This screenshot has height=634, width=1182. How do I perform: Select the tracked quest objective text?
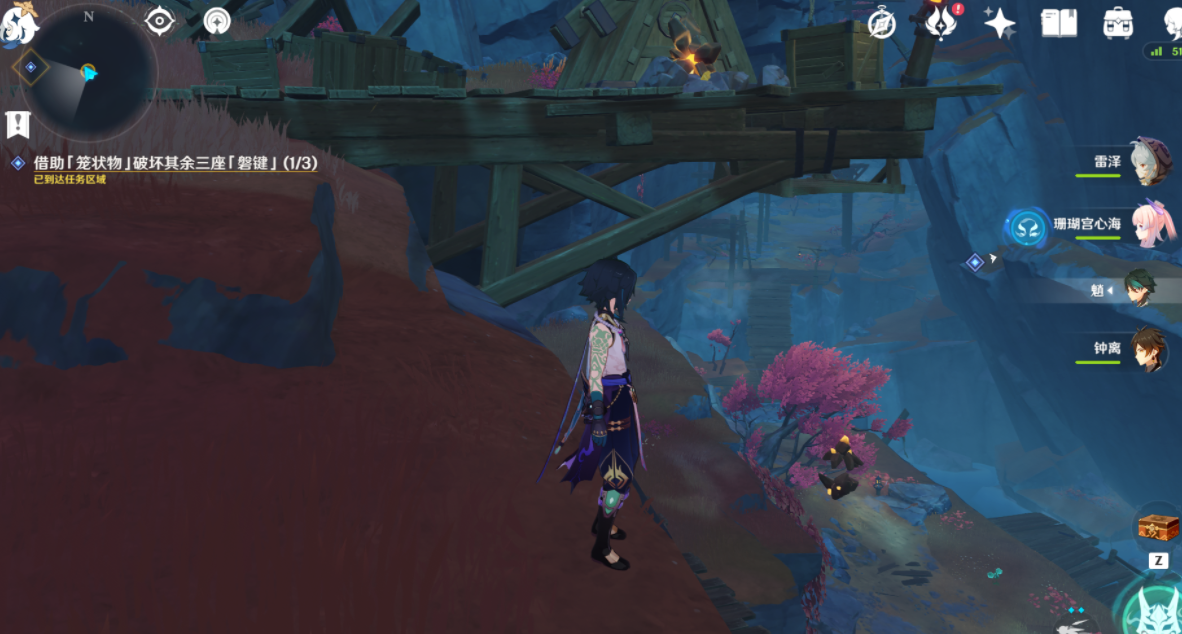[175, 162]
